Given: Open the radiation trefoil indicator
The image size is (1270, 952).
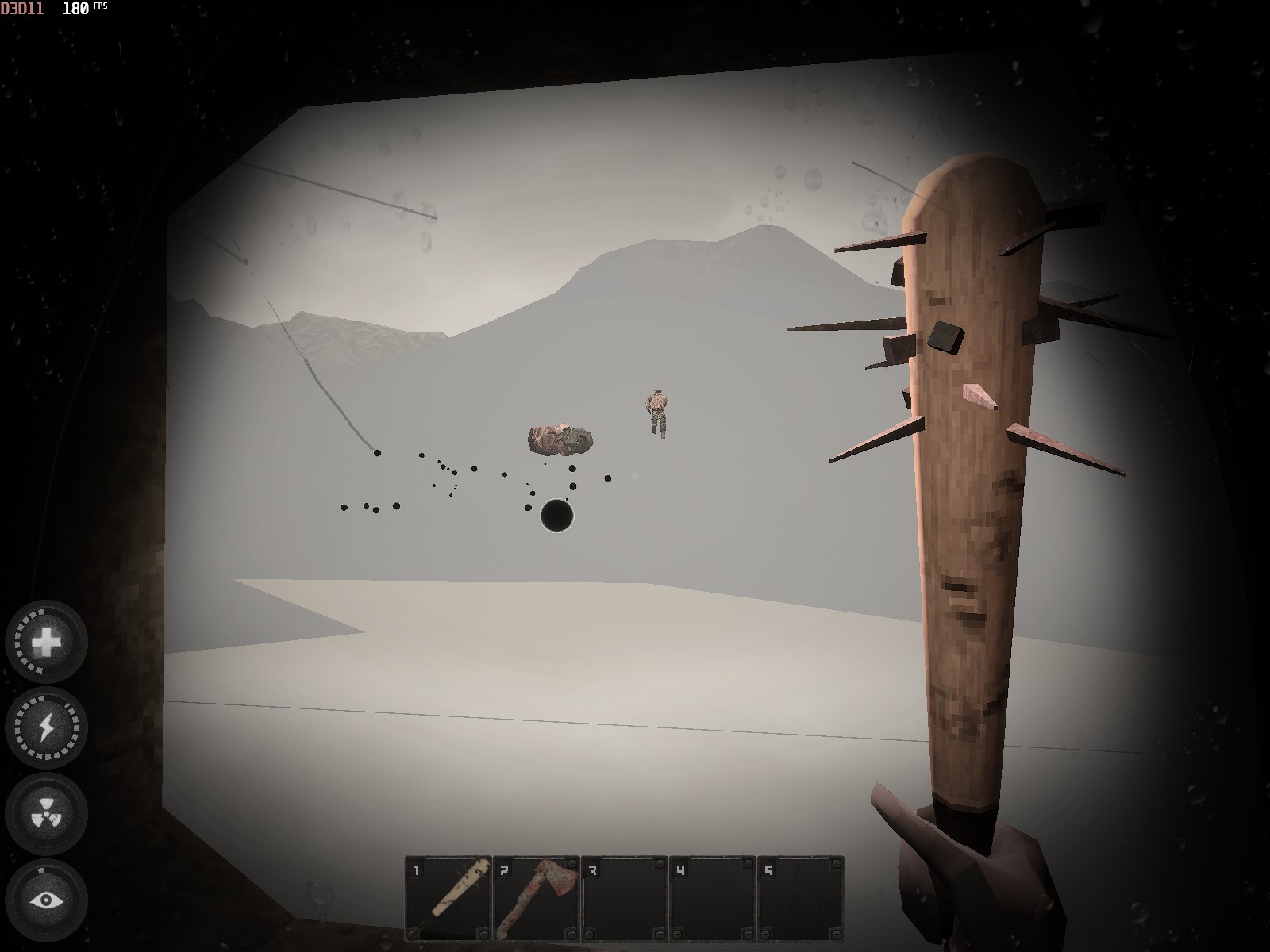Looking at the screenshot, I should coord(47,814).
